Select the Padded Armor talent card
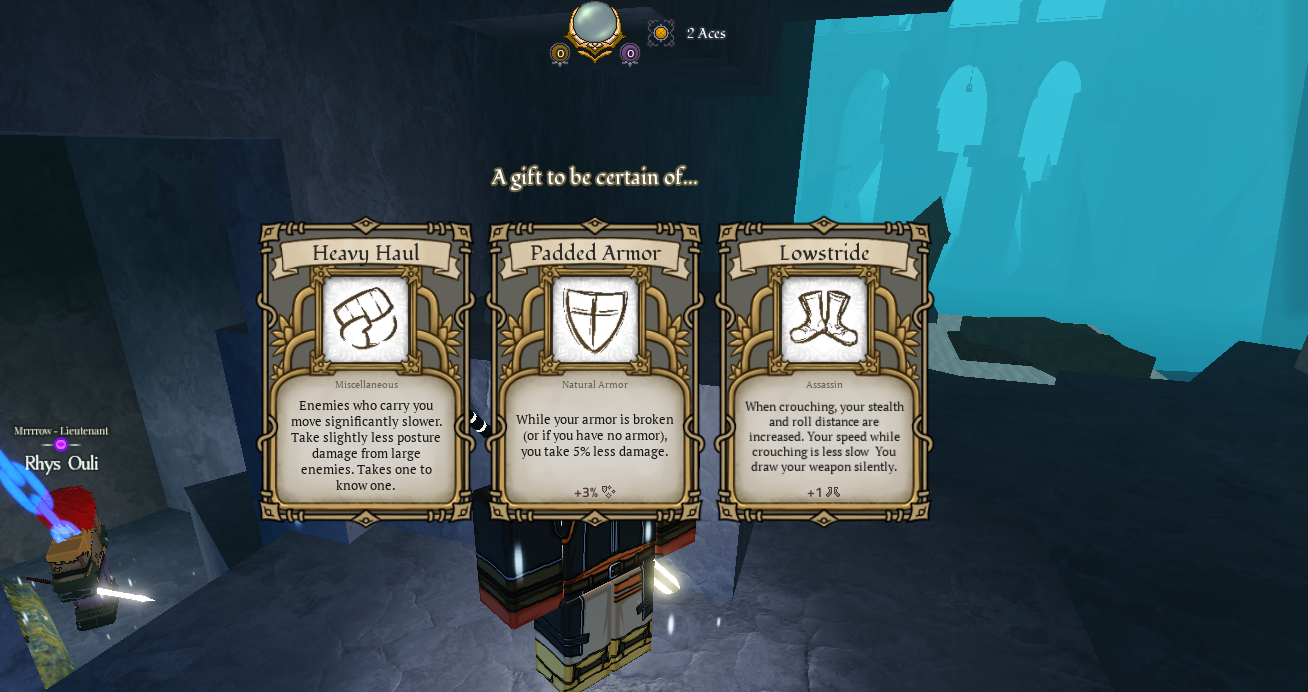The image size is (1308, 692). click(595, 372)
